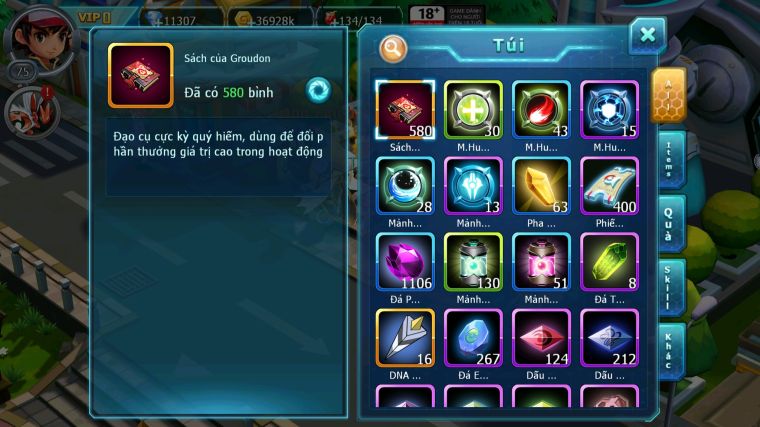The image size is (760, 427).
Task: Choose the blue Đá E stone with 267
Action: 473,338
